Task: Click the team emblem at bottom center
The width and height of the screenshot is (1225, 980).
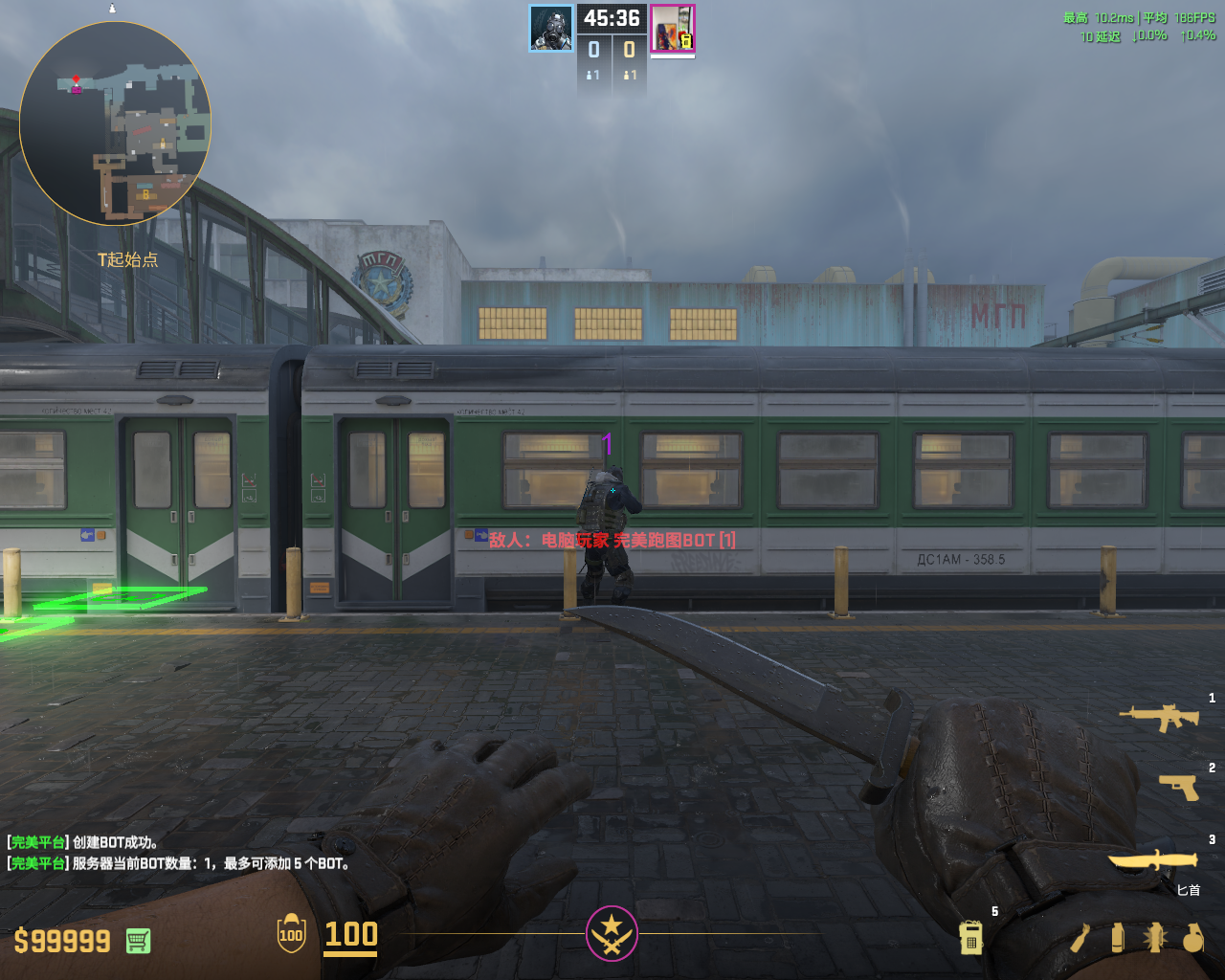Action: pyautogui.click(x=612, y=933)
